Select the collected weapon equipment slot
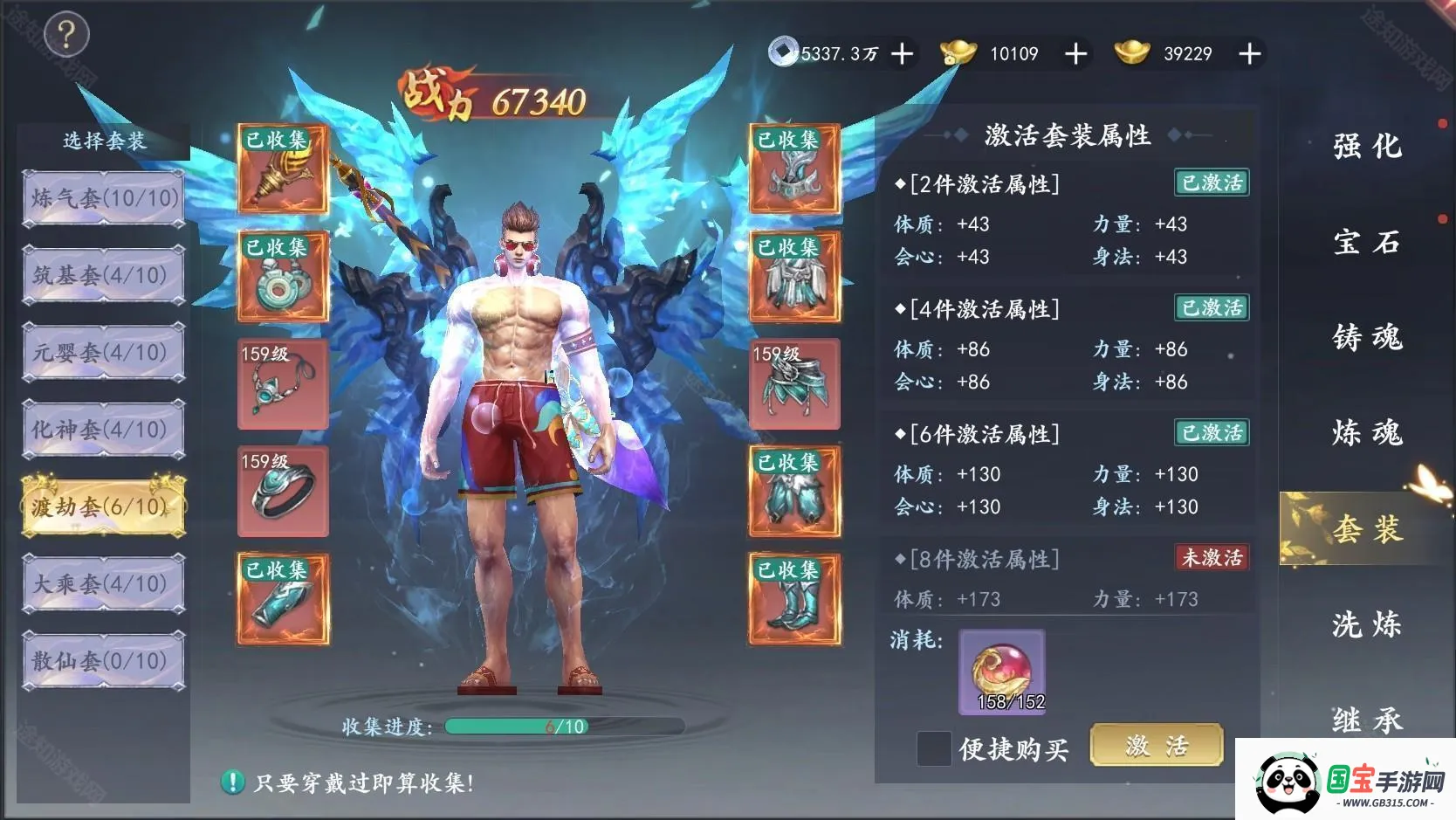The height and width of the screenshot is (820, 1456). click(283, 169)
